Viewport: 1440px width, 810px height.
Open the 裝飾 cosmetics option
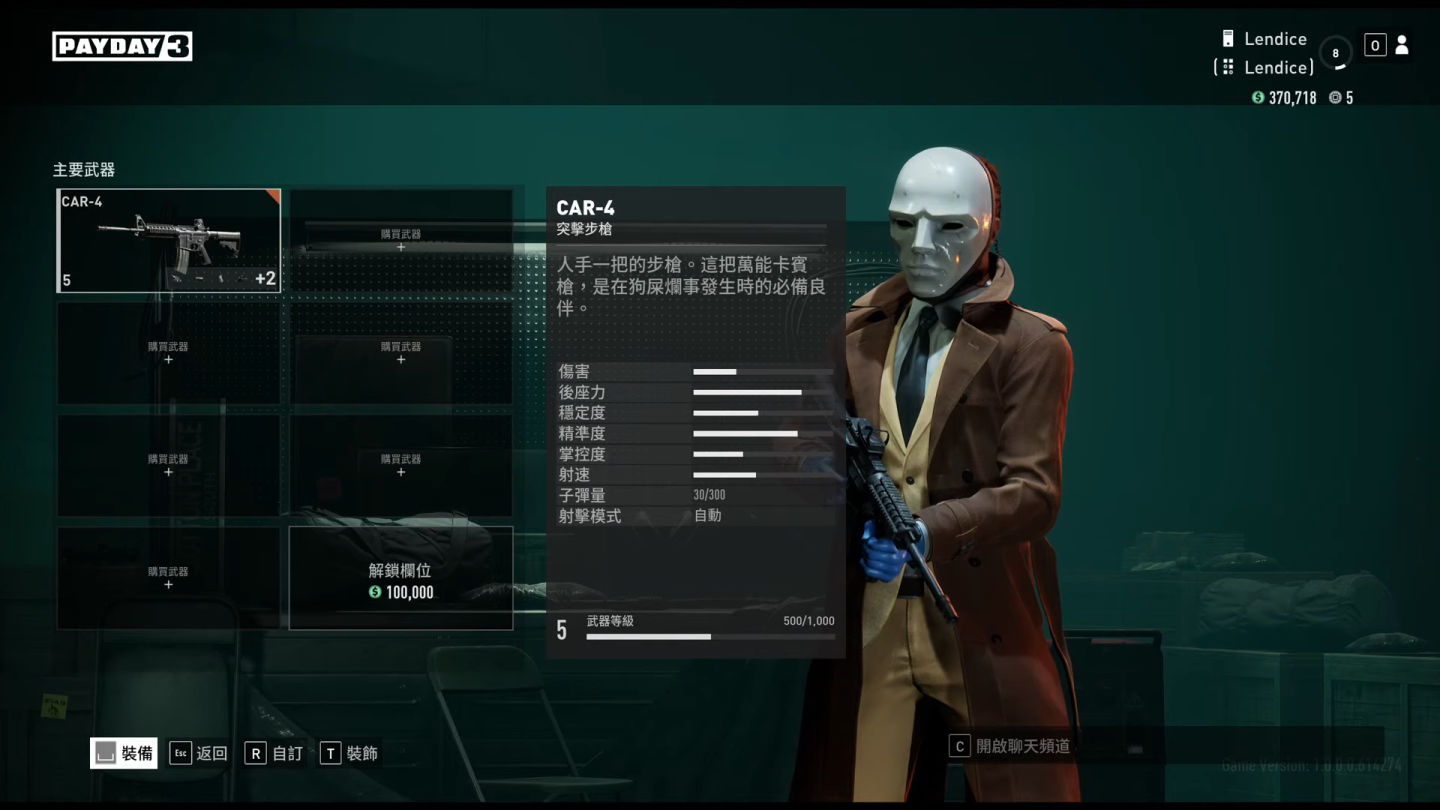349,753
